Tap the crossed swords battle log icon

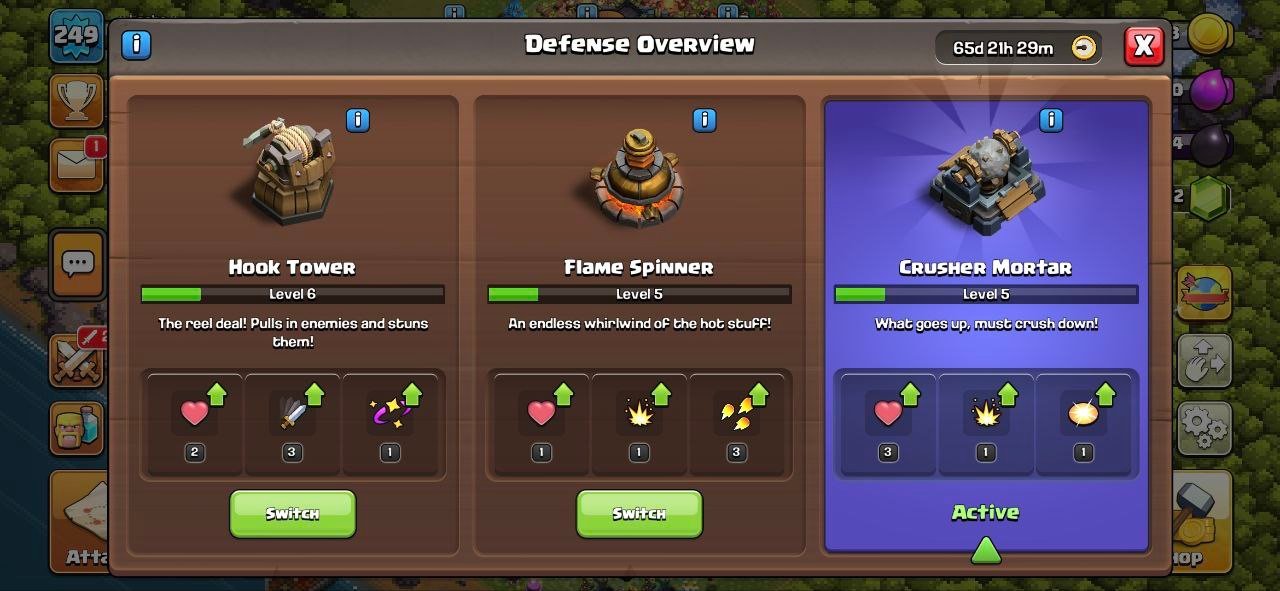[76, 360]
